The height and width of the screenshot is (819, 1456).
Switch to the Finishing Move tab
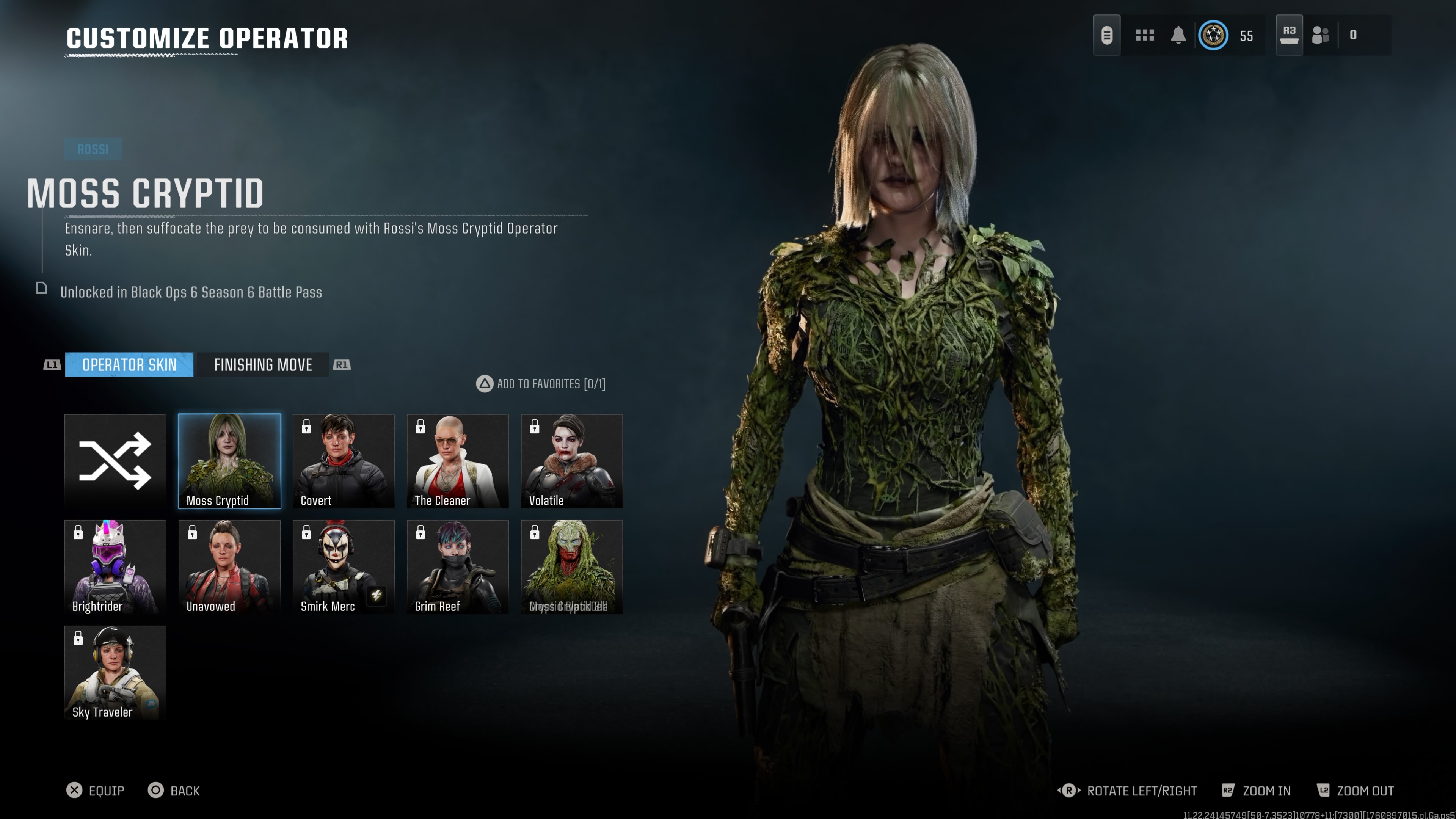263,364
